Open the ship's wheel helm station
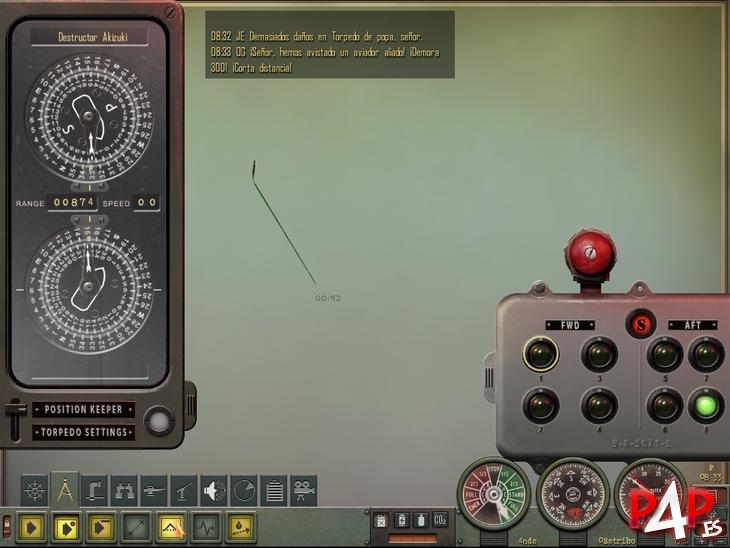Screen dimensions: 730x548 34,490
